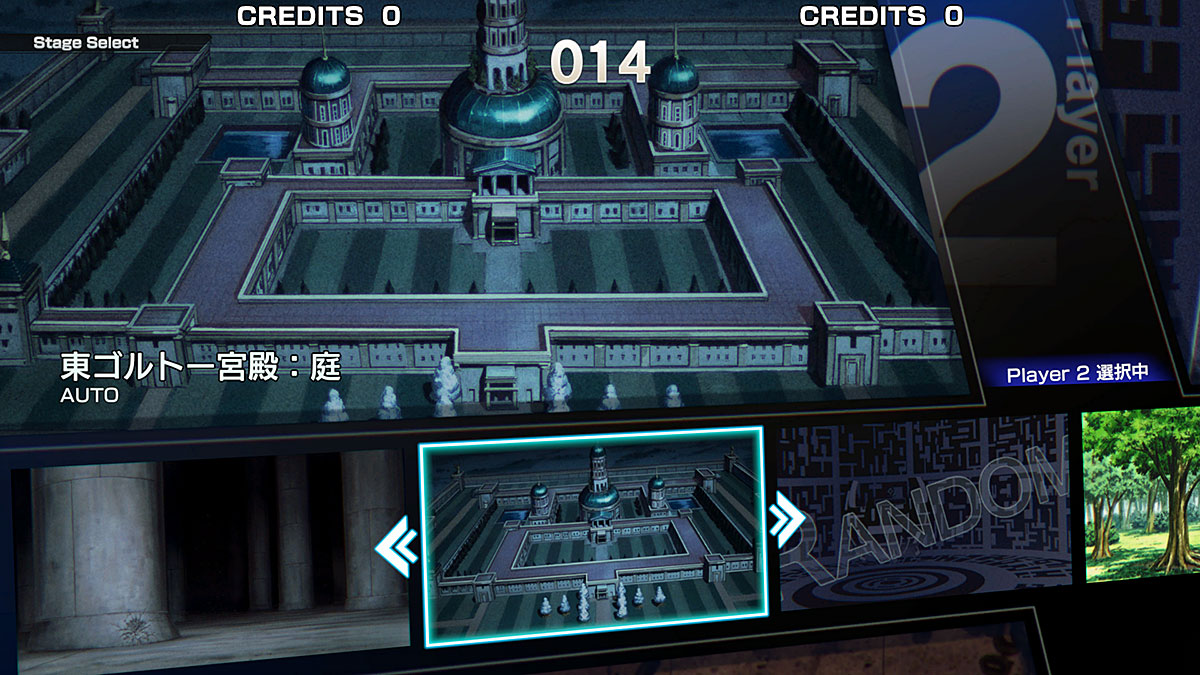Click the left double-arrow to scroll stages

point(397,546)
